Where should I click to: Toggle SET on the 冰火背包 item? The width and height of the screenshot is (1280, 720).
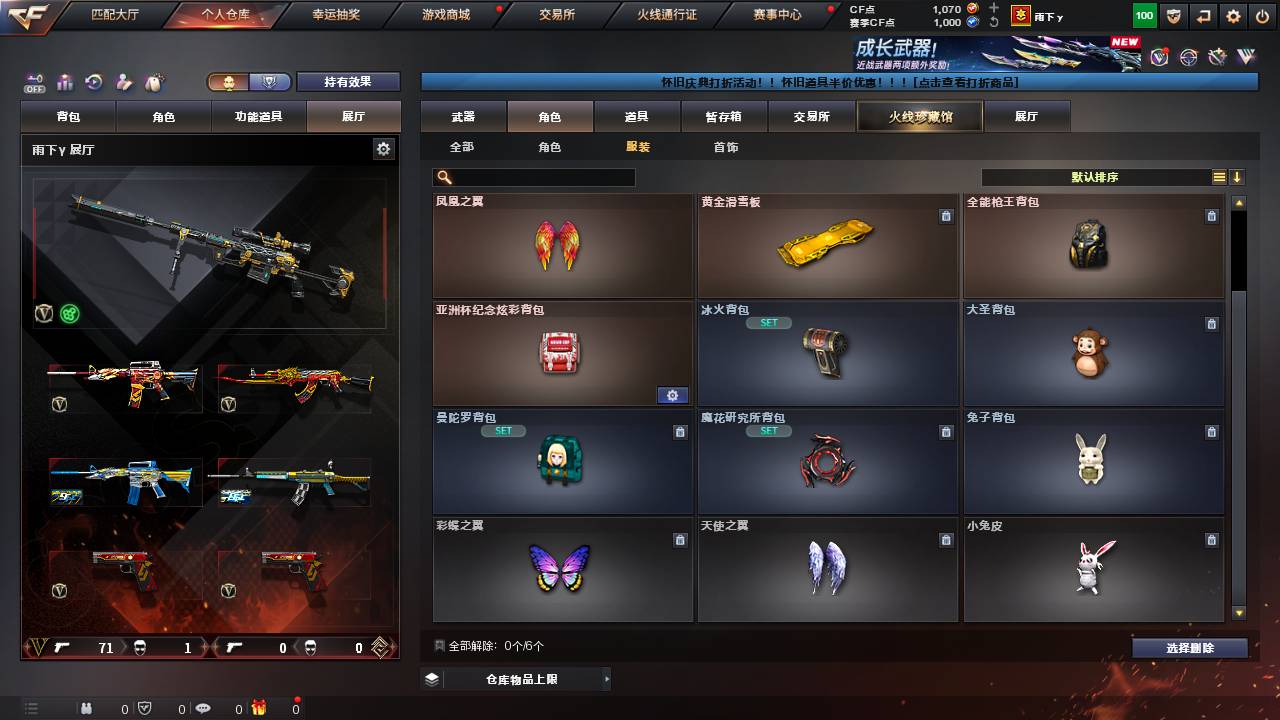(769, 323)
